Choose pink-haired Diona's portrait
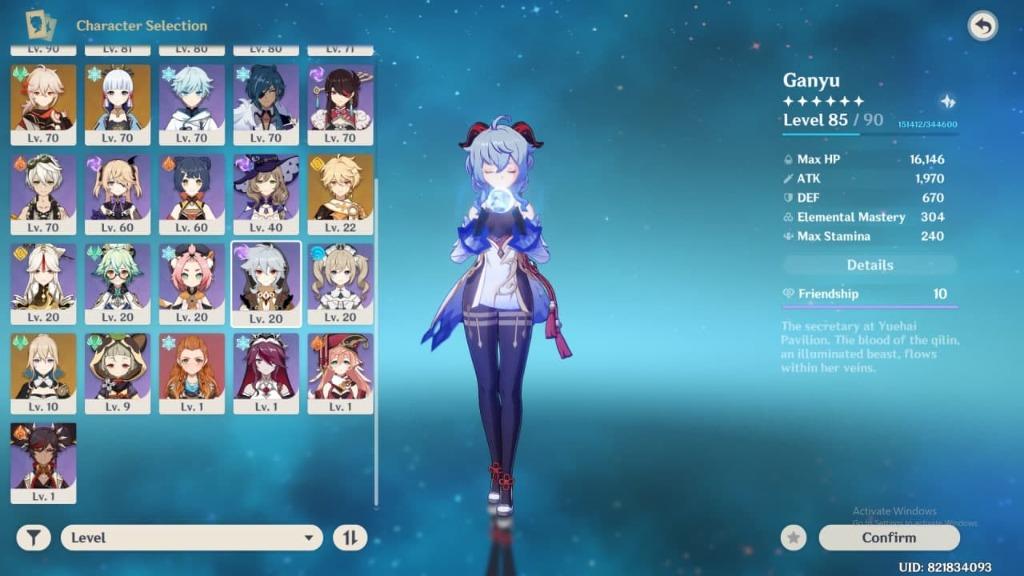Image resolution: width=1024 pixels, height=576 pixels. pyautogui.click(x=192, y=278)
